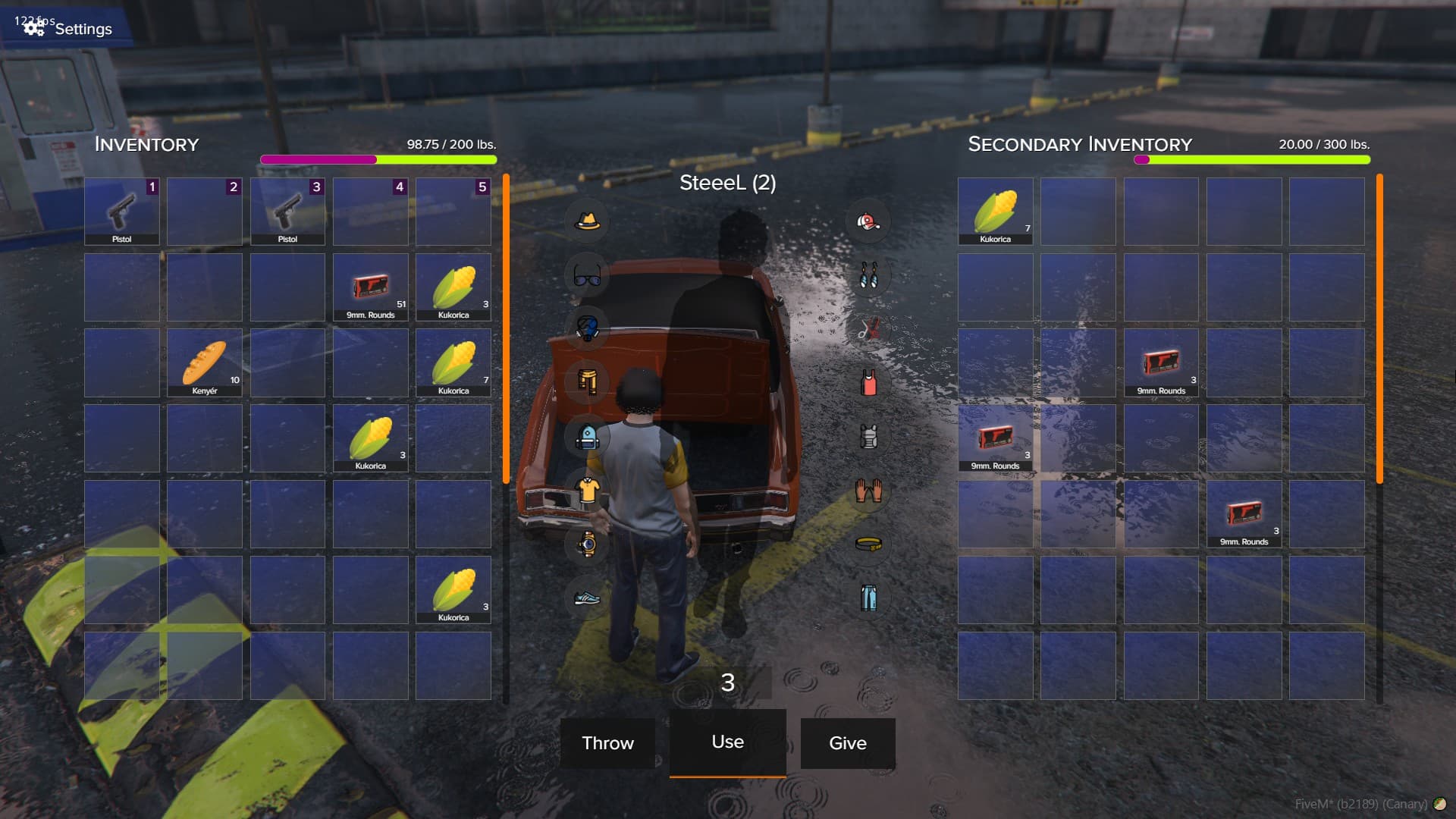Select the red helmet slot

(868, 221)
